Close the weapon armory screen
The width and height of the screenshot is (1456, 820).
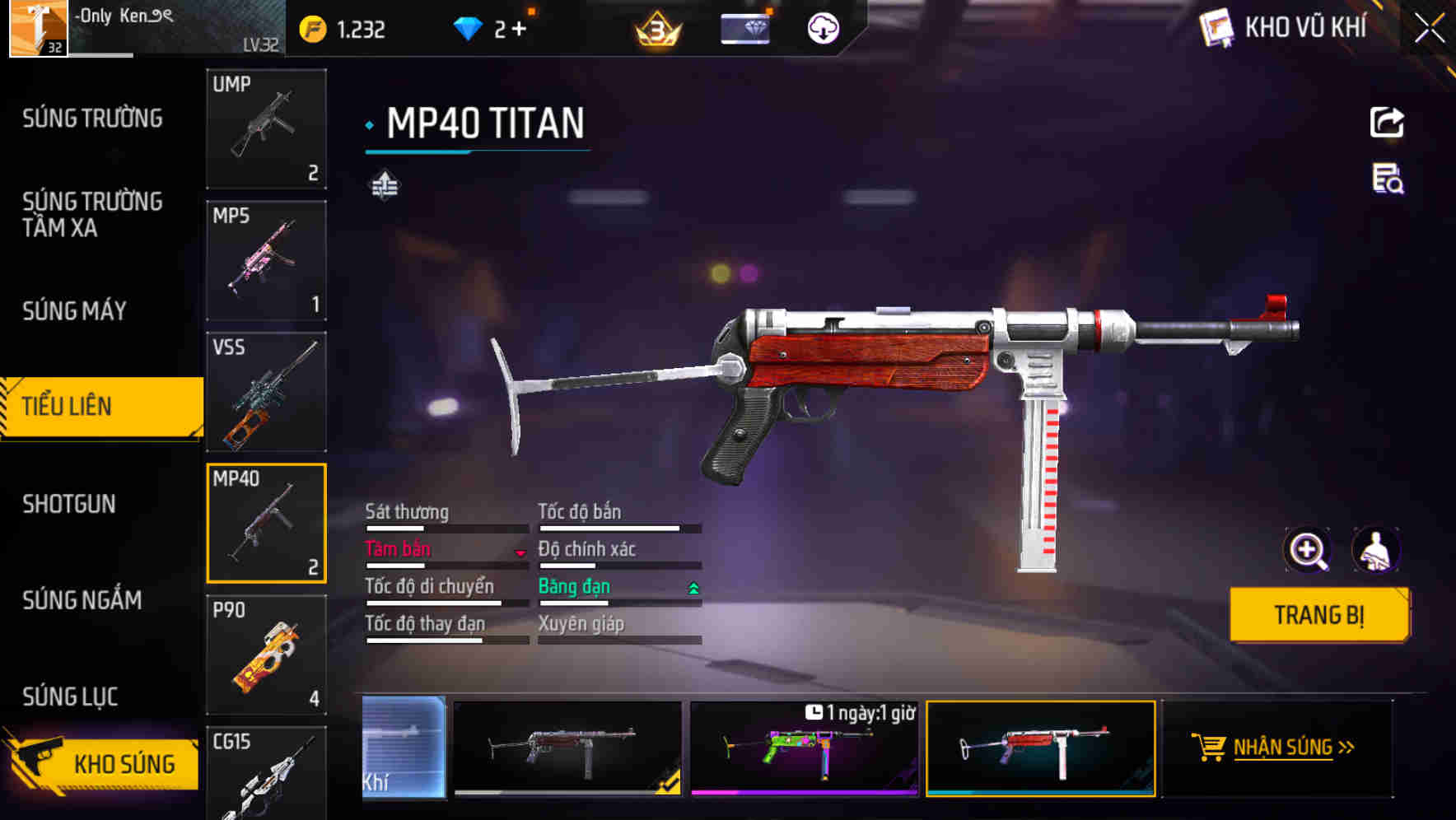point(1429,29)
